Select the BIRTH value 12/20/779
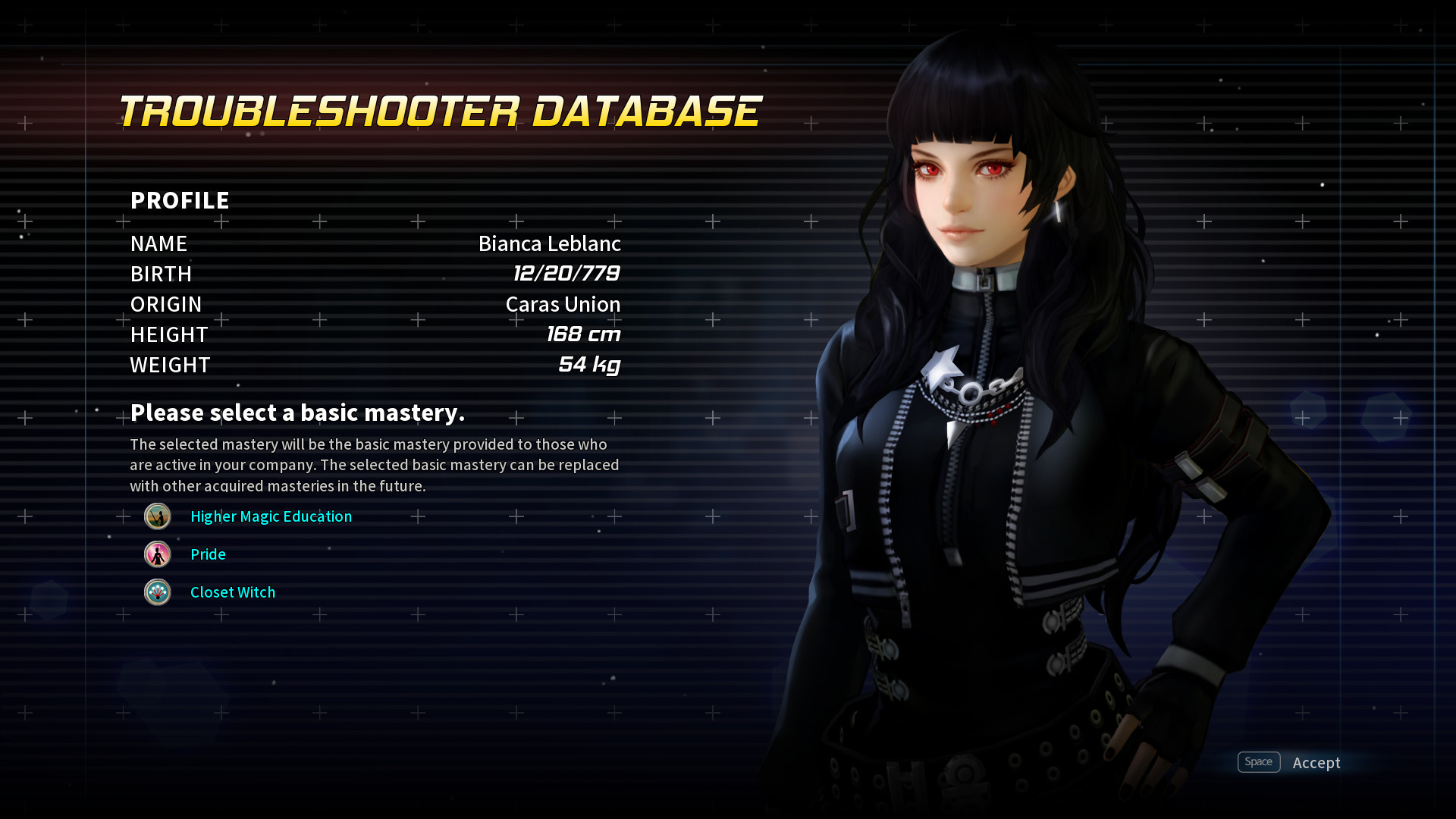Screen dimensions: 1456x819 pyautogui.click(x=566, y=274)
